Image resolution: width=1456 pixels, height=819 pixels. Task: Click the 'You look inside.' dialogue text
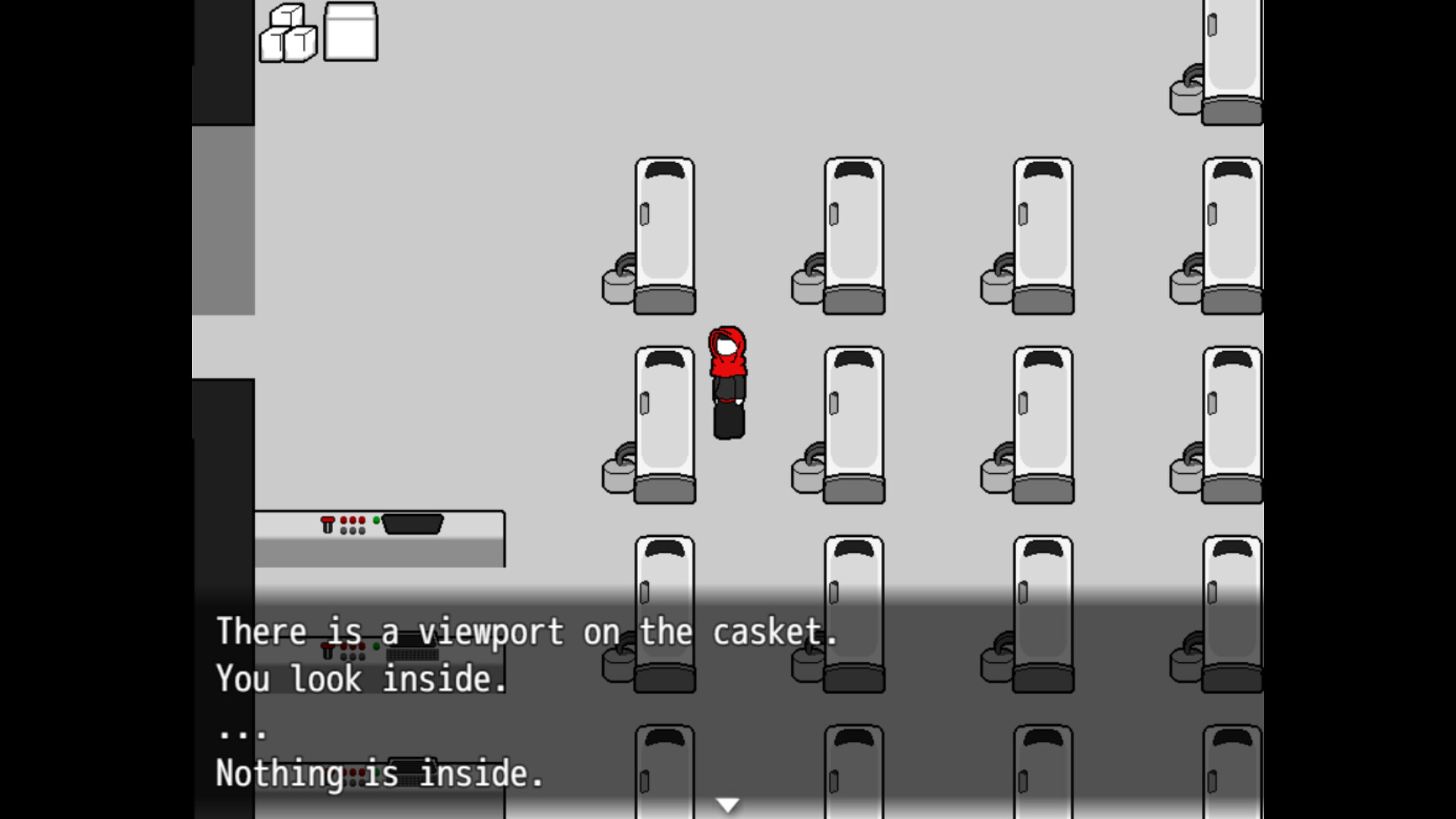[362, 679]
